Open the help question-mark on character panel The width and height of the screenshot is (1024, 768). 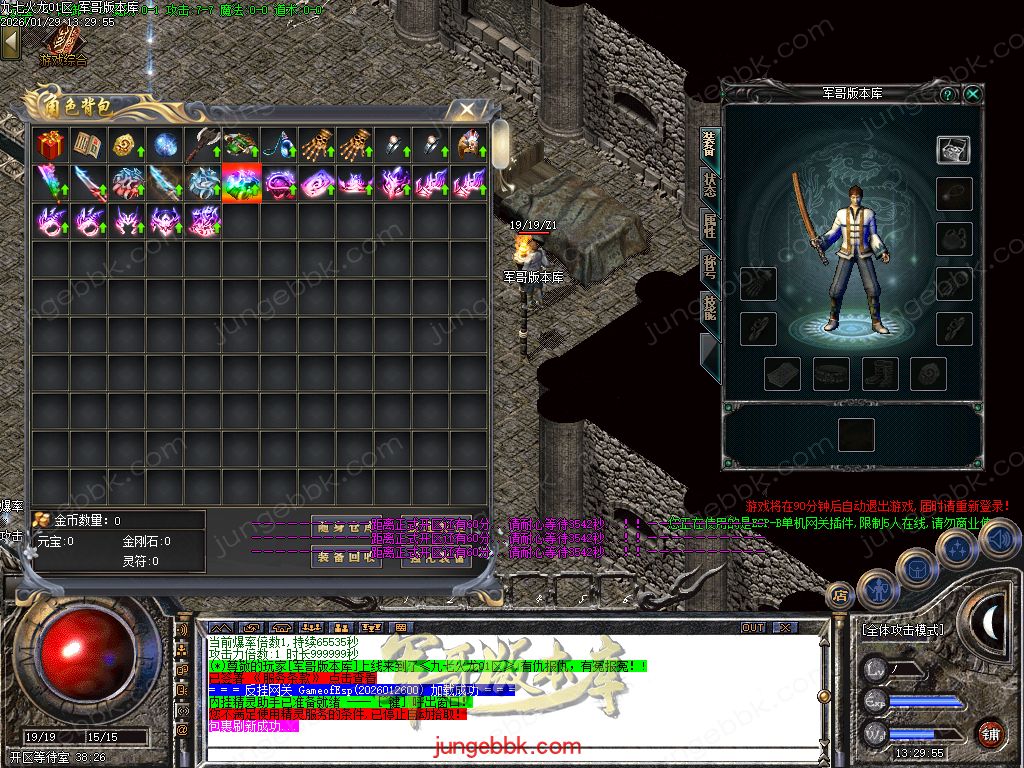pyautogui.click(x=948, y=94)
